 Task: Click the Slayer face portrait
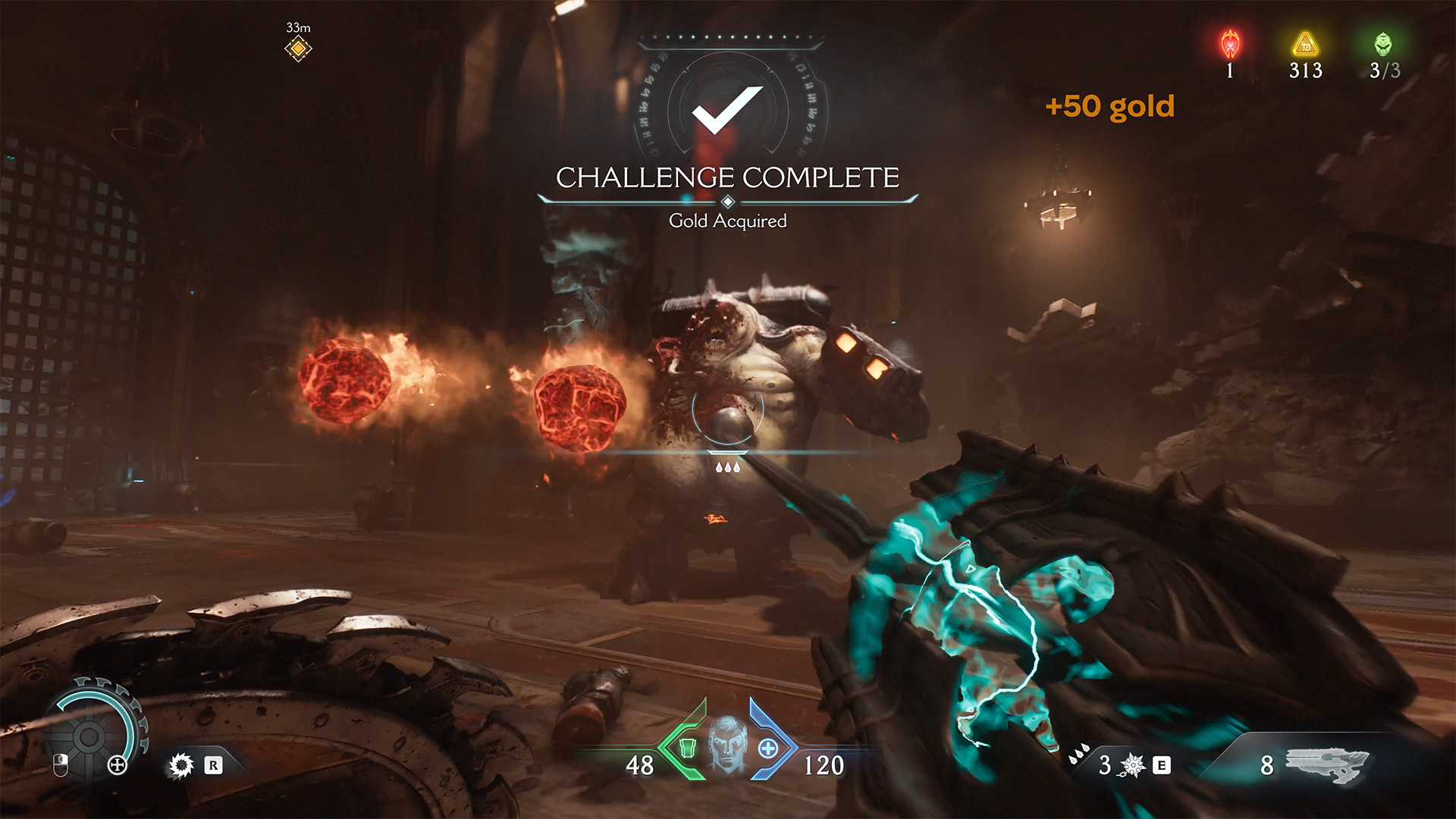point(728,745)
